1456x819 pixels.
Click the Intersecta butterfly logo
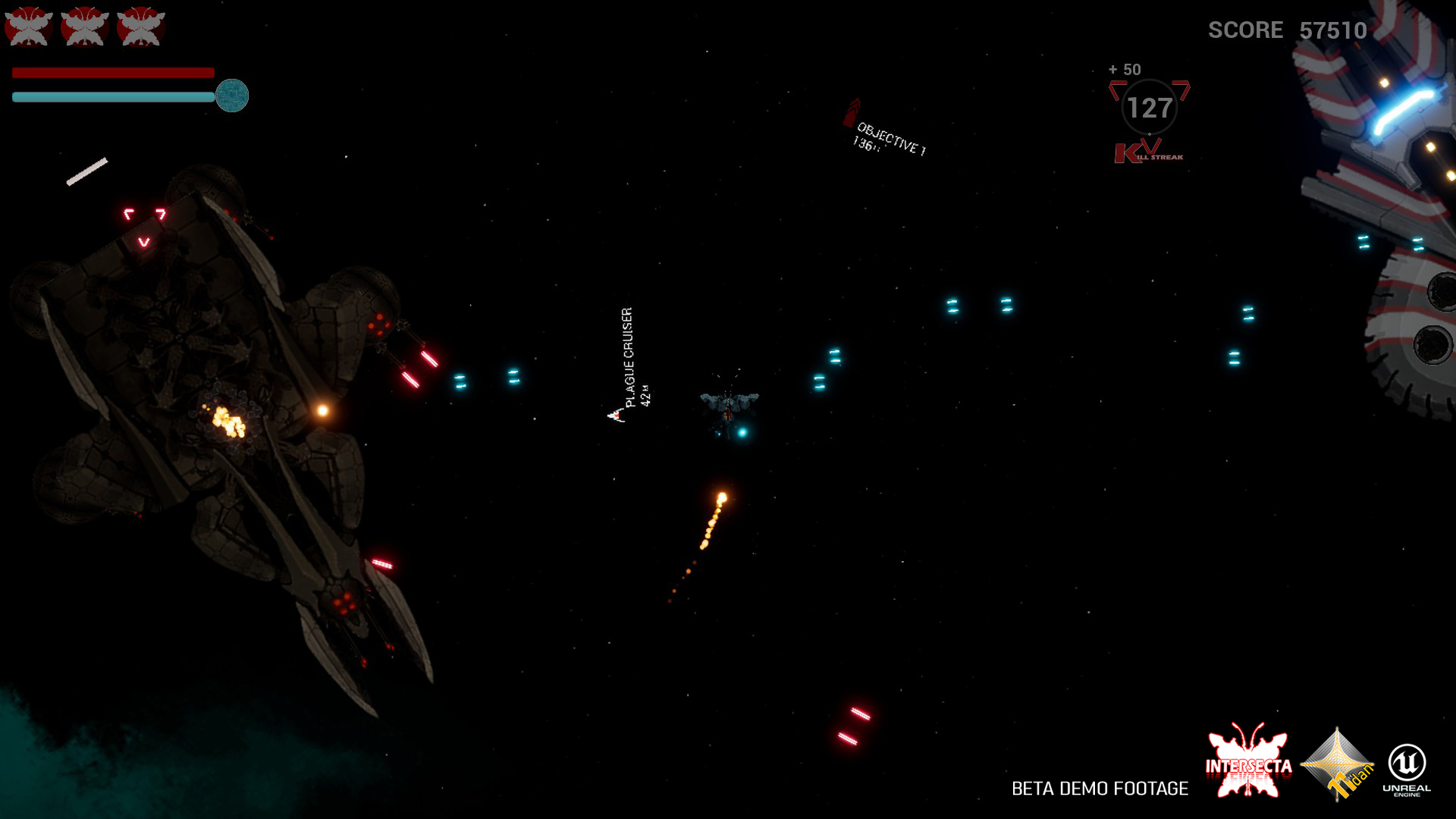1248,761
